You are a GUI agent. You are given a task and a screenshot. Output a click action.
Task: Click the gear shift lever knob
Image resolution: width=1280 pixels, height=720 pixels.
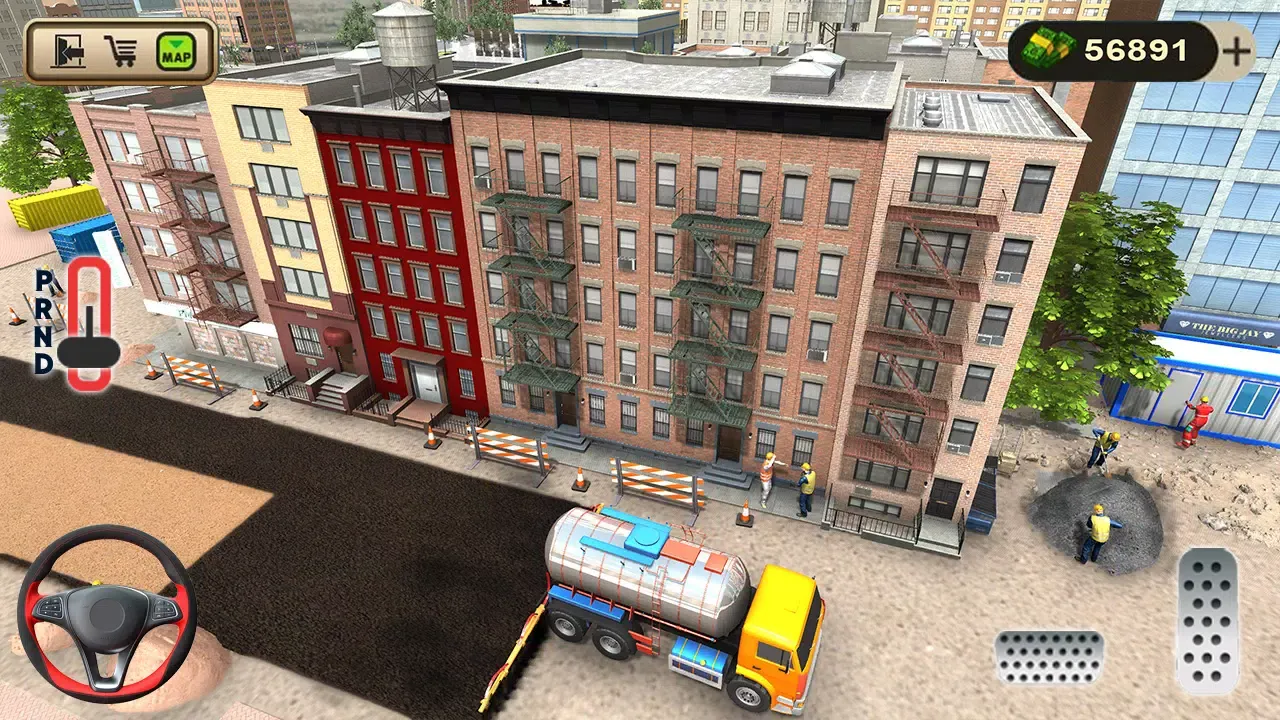[x=89, y=352]
